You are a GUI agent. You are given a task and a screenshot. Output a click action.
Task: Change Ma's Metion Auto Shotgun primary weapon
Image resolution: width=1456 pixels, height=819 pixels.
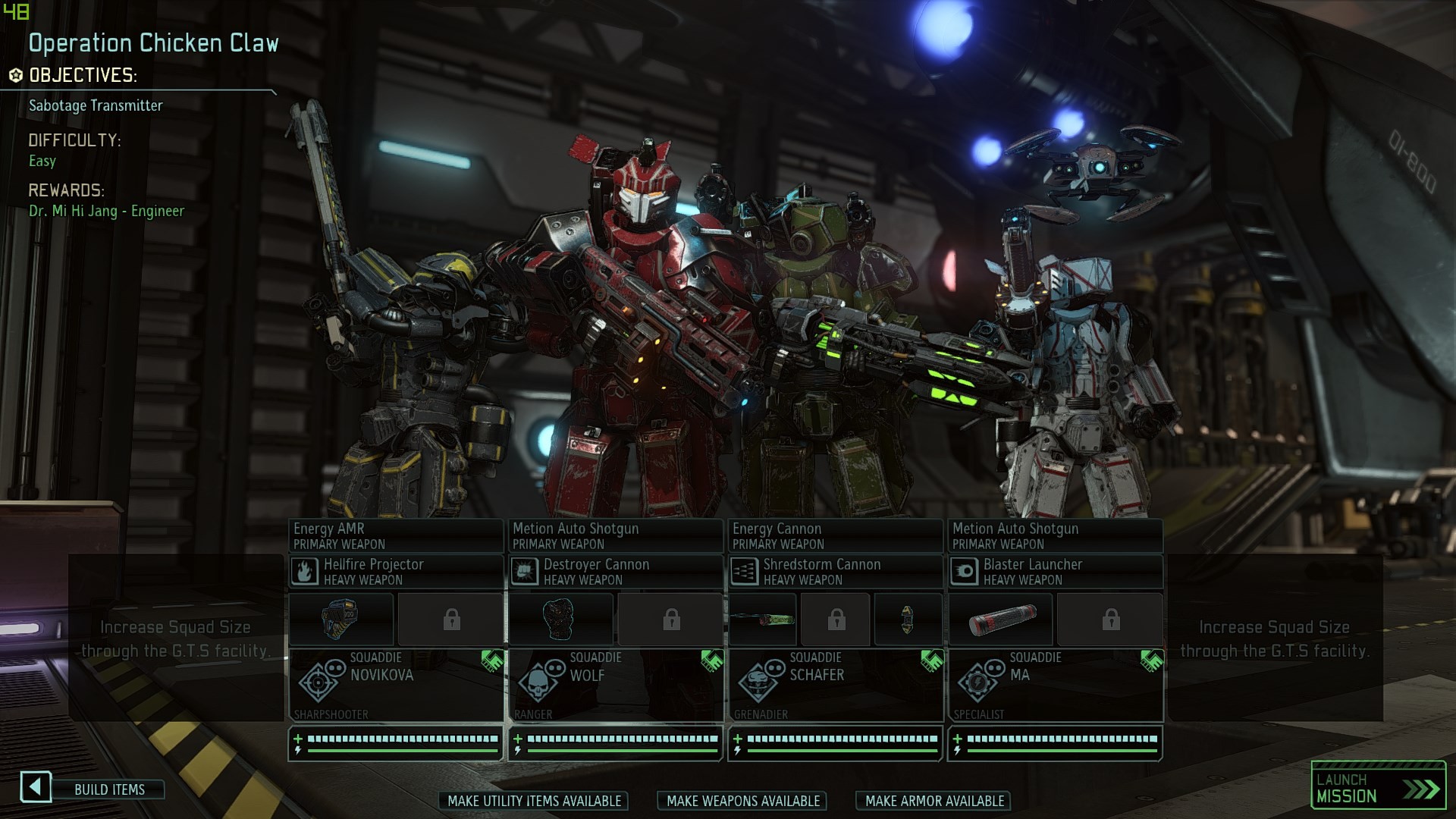tap(1054, 535)
